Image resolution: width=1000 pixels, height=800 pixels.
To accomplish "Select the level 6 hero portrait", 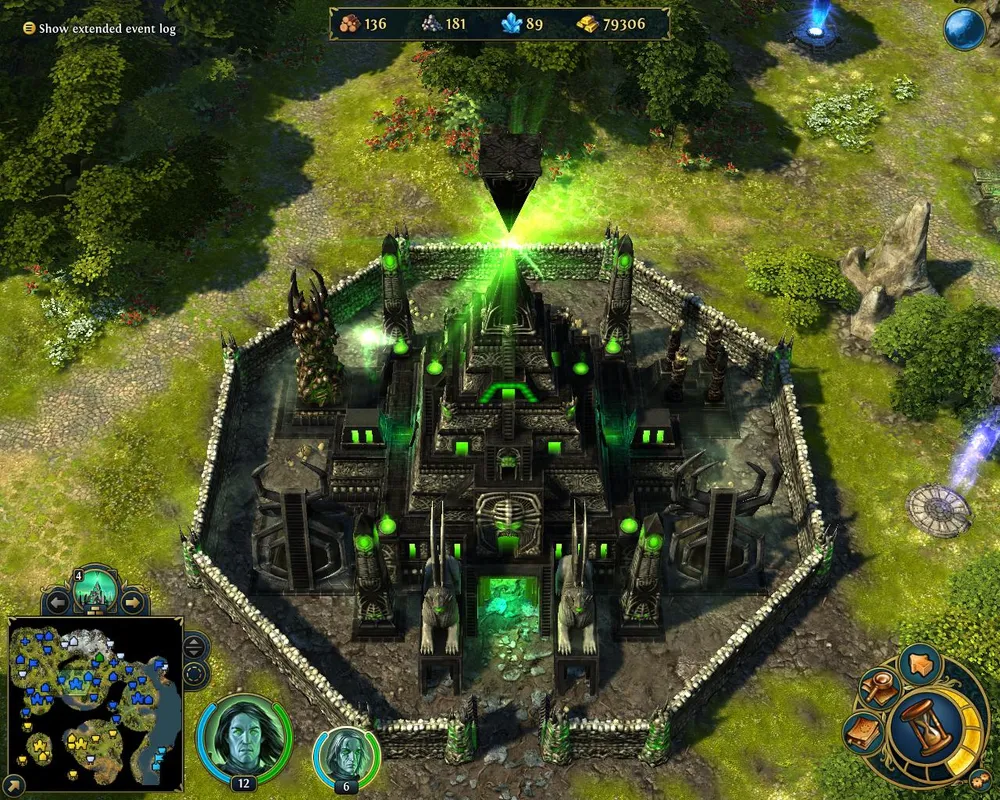I will click(346, 755).
